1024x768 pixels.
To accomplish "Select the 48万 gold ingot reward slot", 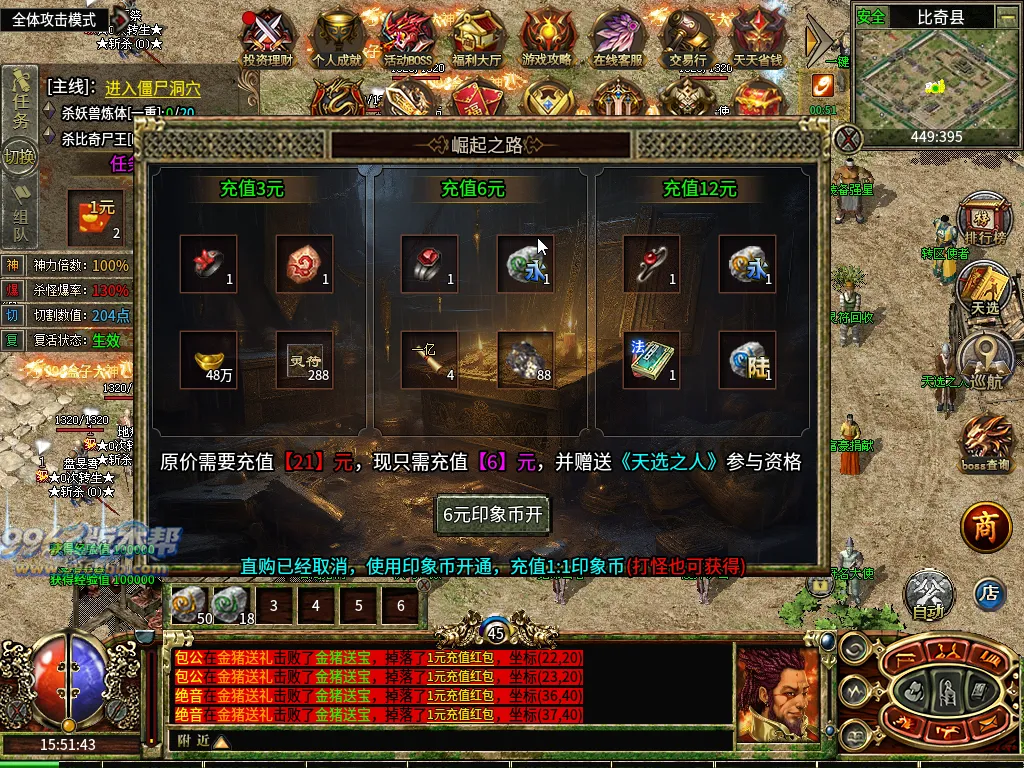I will pos(209,360).
